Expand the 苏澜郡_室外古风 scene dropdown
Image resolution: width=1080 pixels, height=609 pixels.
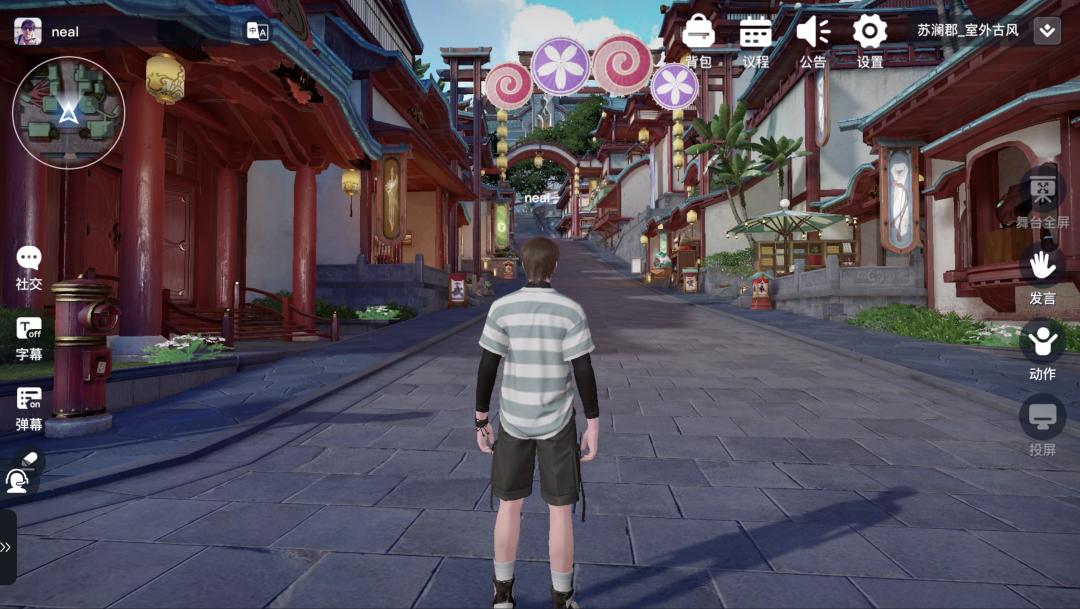(x=1047, y=30)
